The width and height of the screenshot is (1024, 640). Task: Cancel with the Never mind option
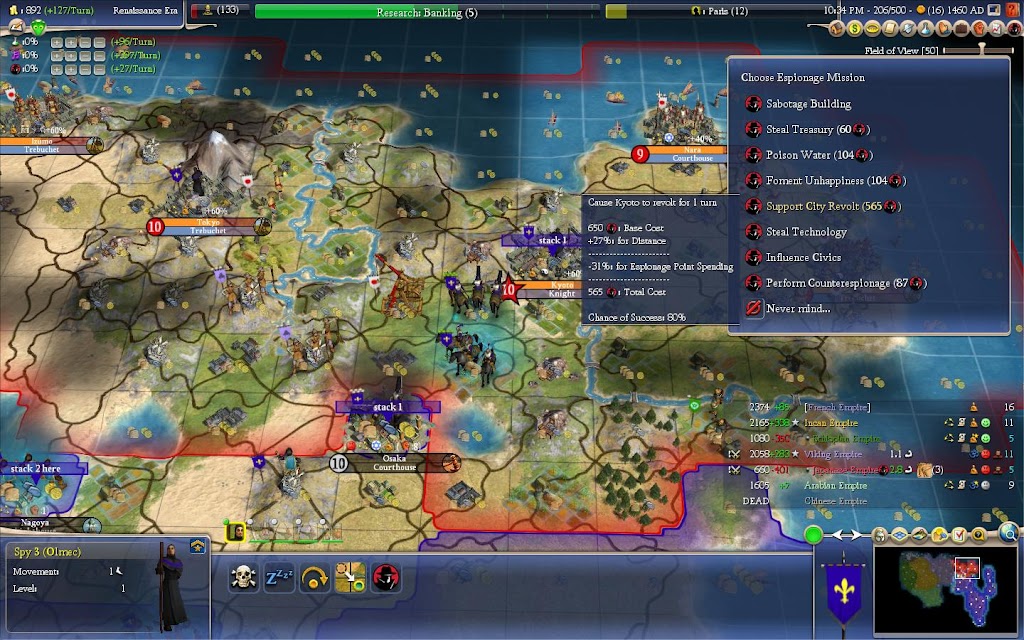coord(797,309)
